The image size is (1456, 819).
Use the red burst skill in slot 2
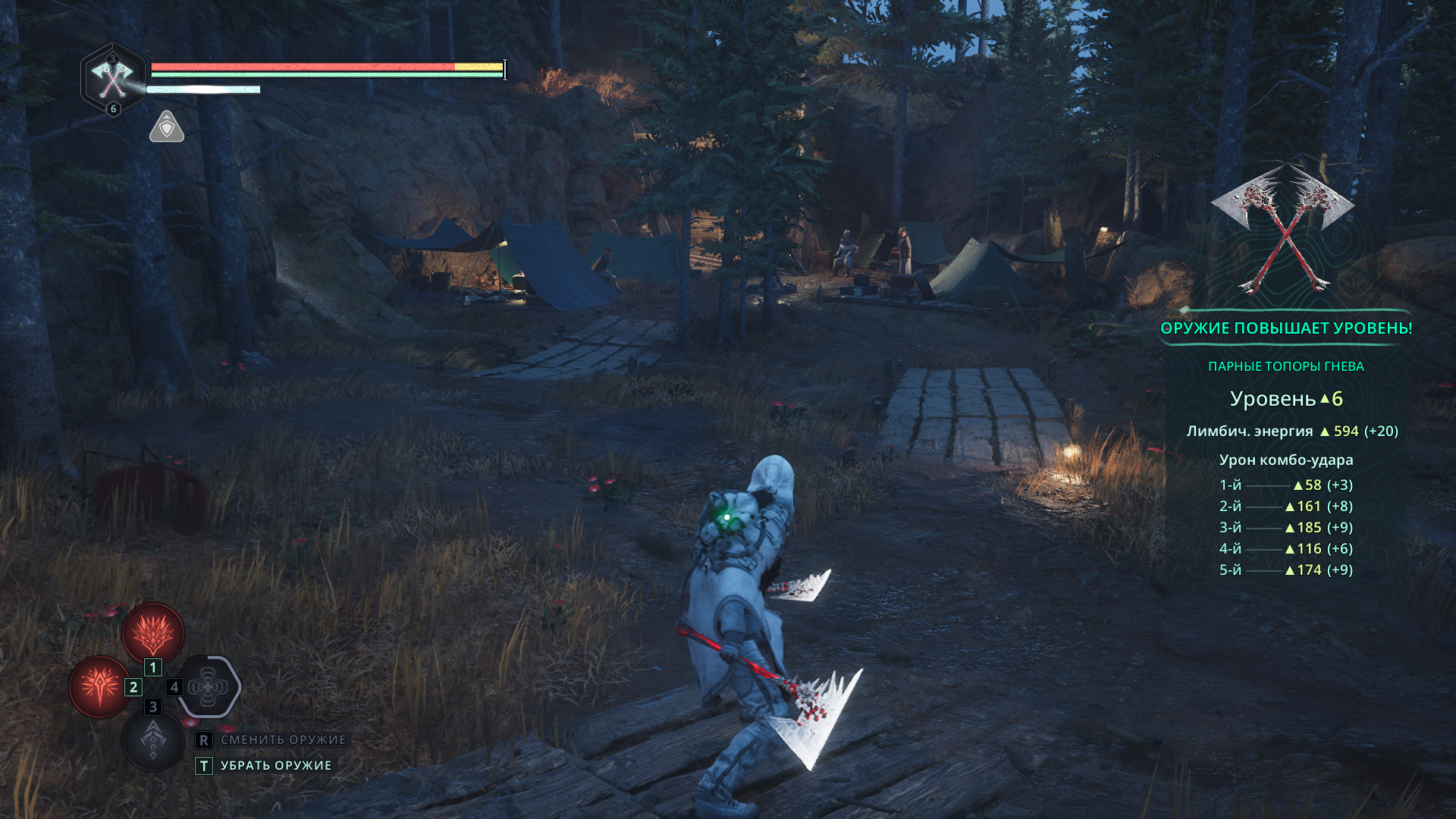[100, 686]
